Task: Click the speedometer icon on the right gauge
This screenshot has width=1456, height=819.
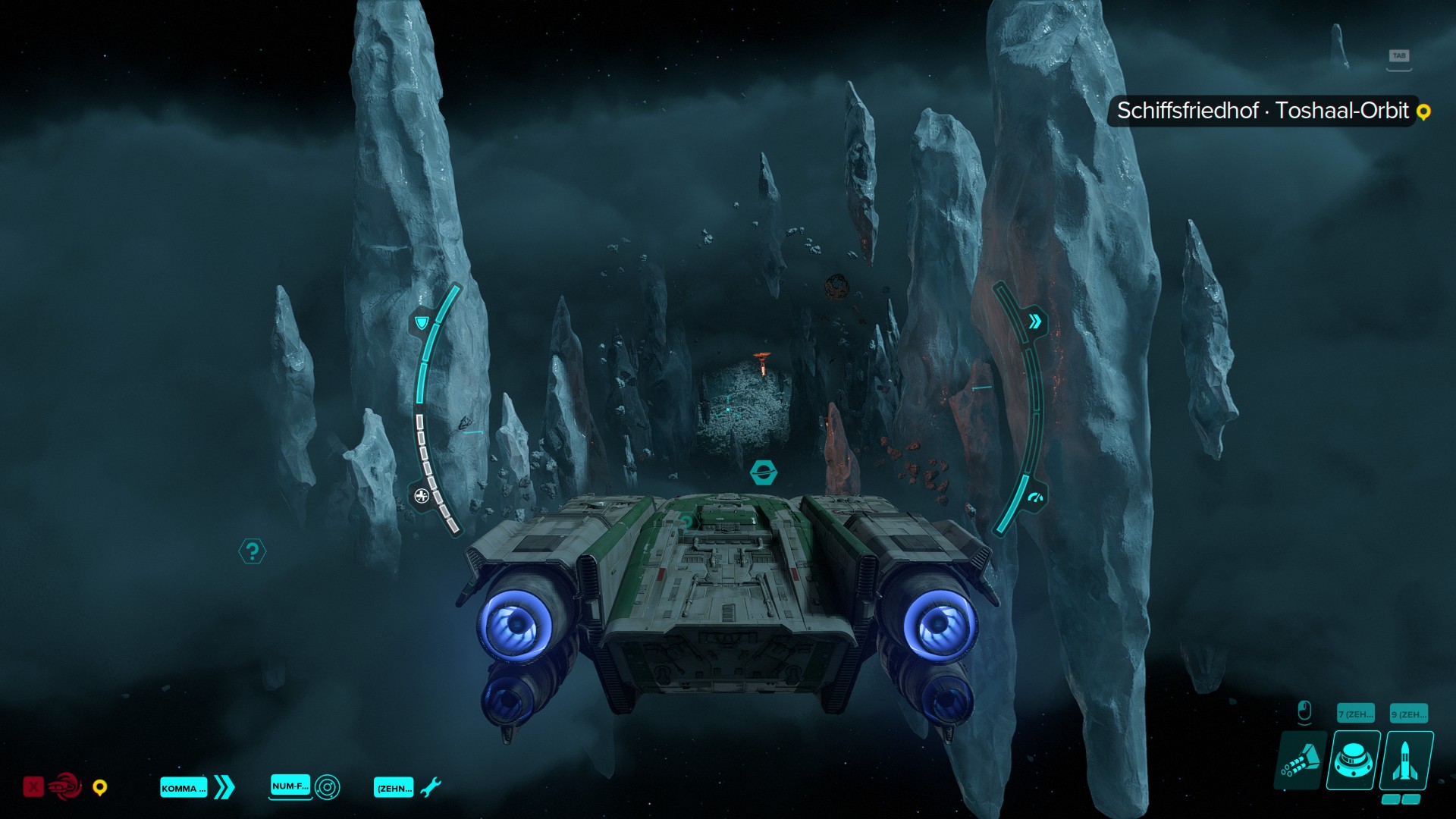Action: (1035, 498)
